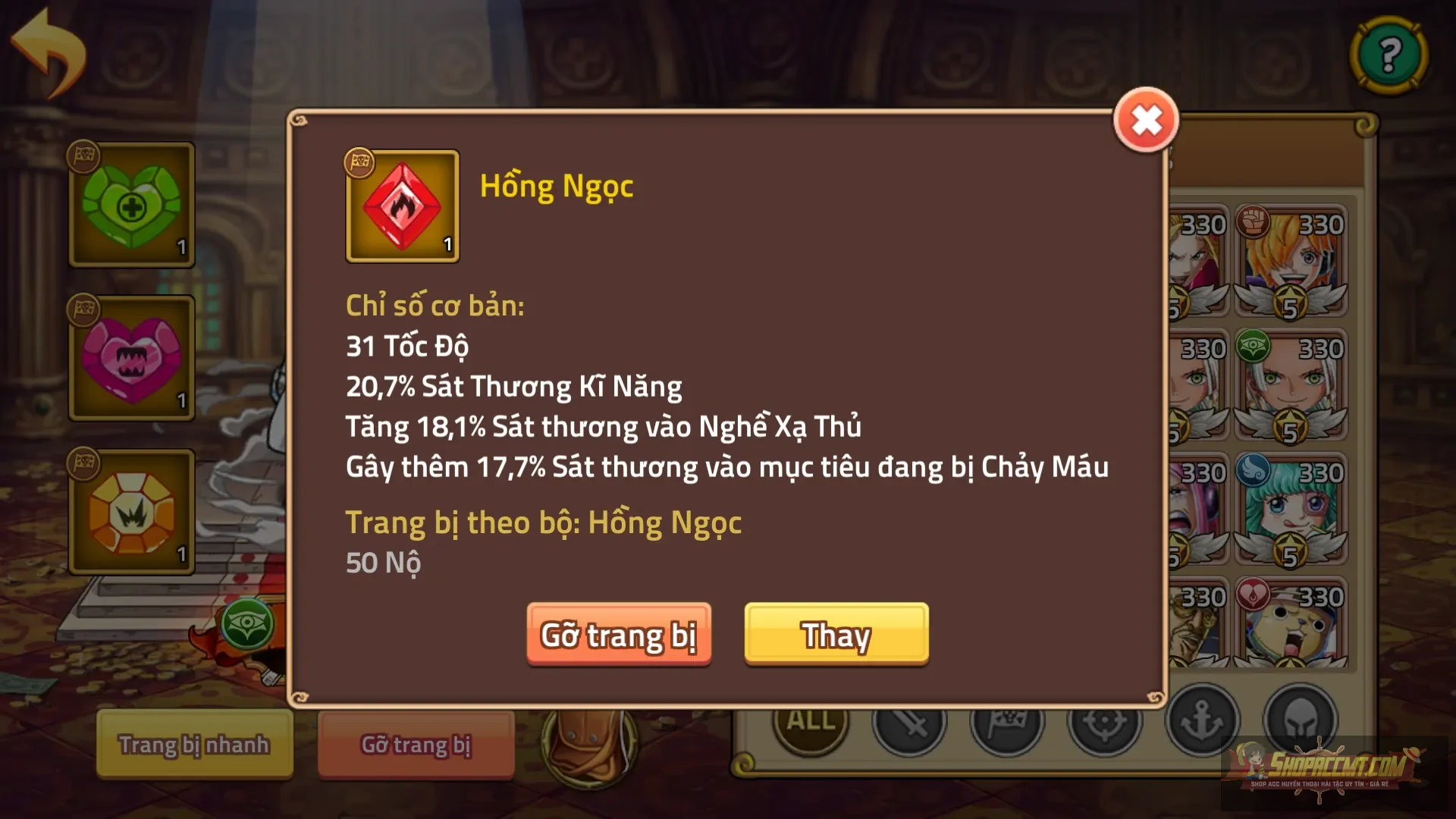
Task: Filter by the helmet class icon
Action: click(1300, 720)
